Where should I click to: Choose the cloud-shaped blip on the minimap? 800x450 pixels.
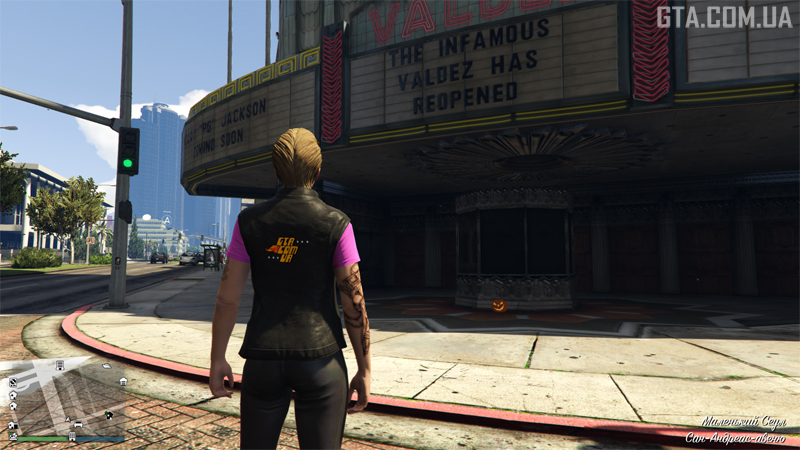[105, 366]
